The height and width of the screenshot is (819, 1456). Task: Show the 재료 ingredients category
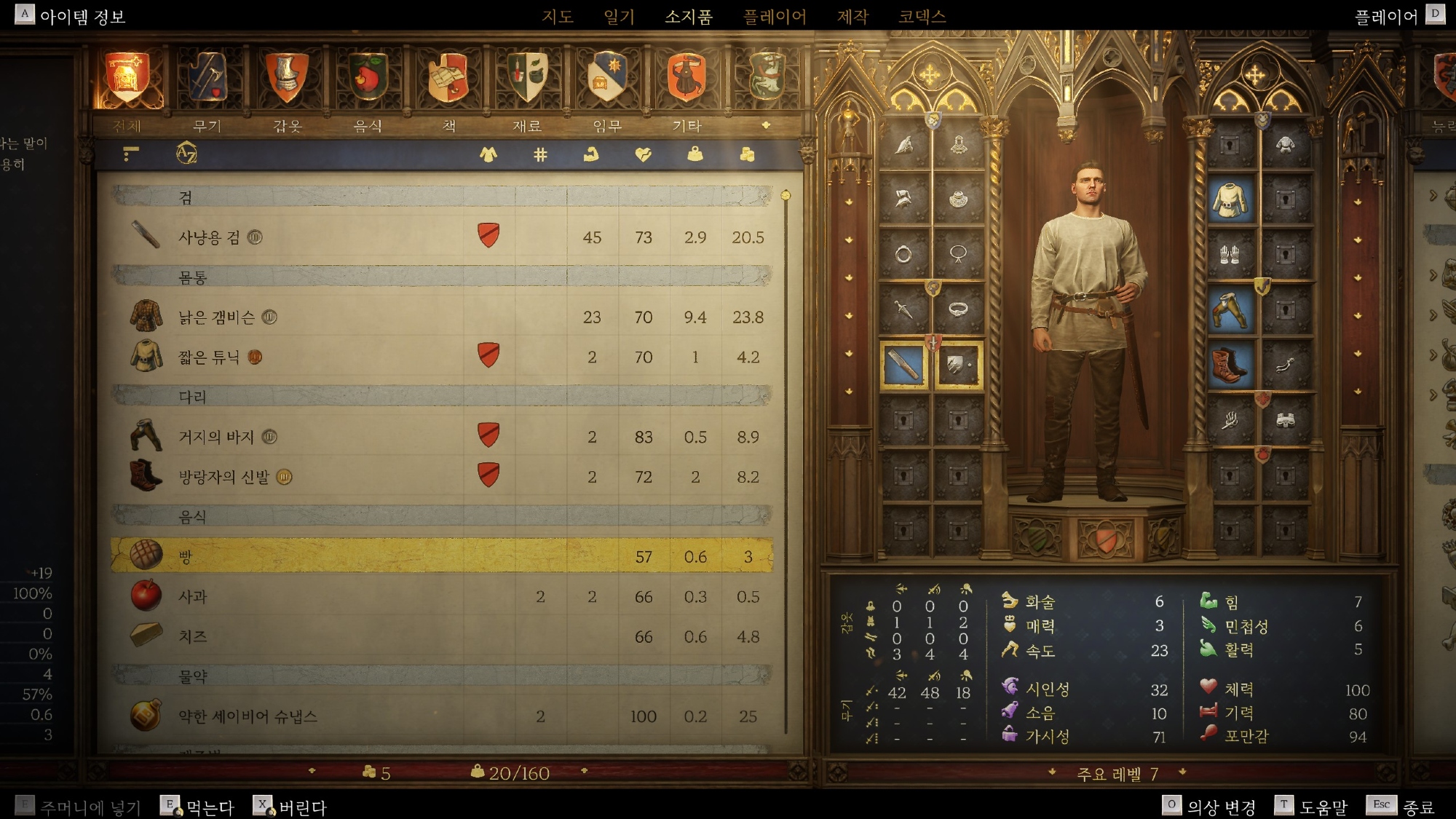(527, 79)
